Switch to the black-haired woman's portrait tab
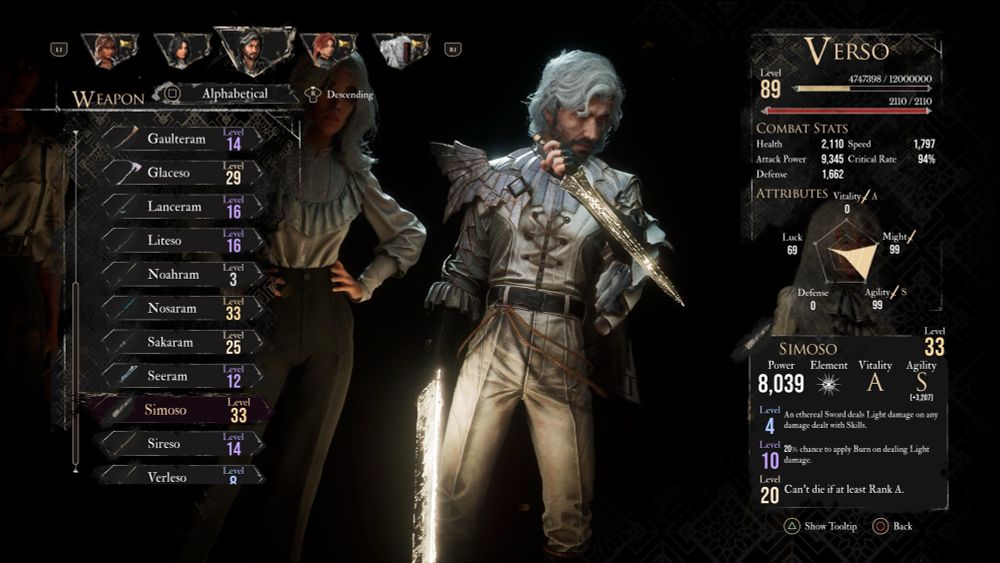Screen dimensions: 1000x563 click(180, 49)
